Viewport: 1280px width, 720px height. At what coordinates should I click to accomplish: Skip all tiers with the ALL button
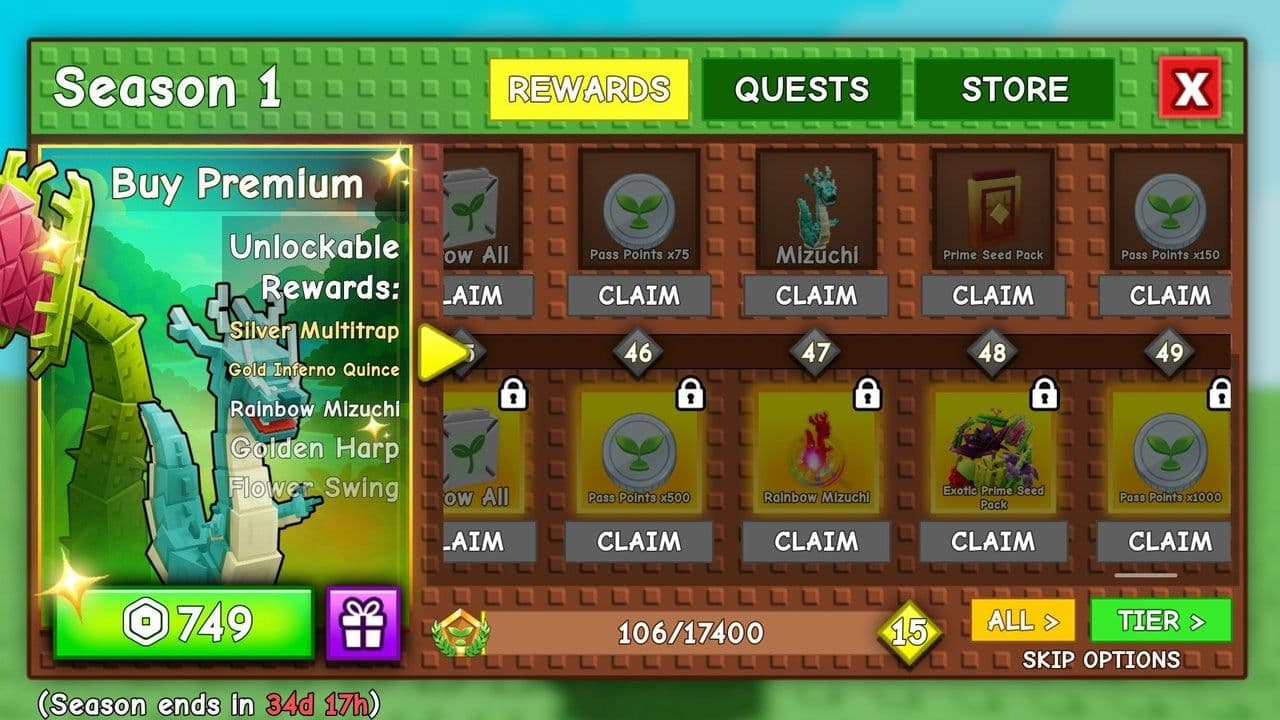[x=1022, y=621]
